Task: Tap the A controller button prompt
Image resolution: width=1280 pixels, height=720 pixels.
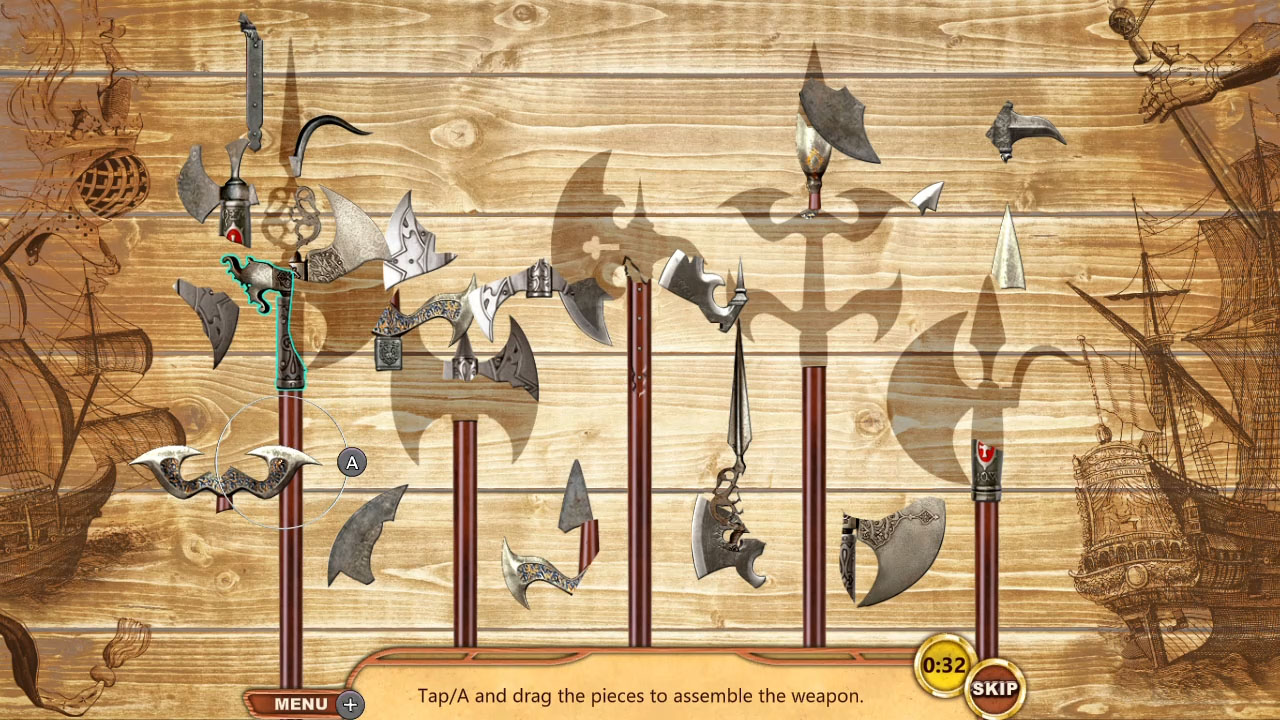Action: coord(350,462)
